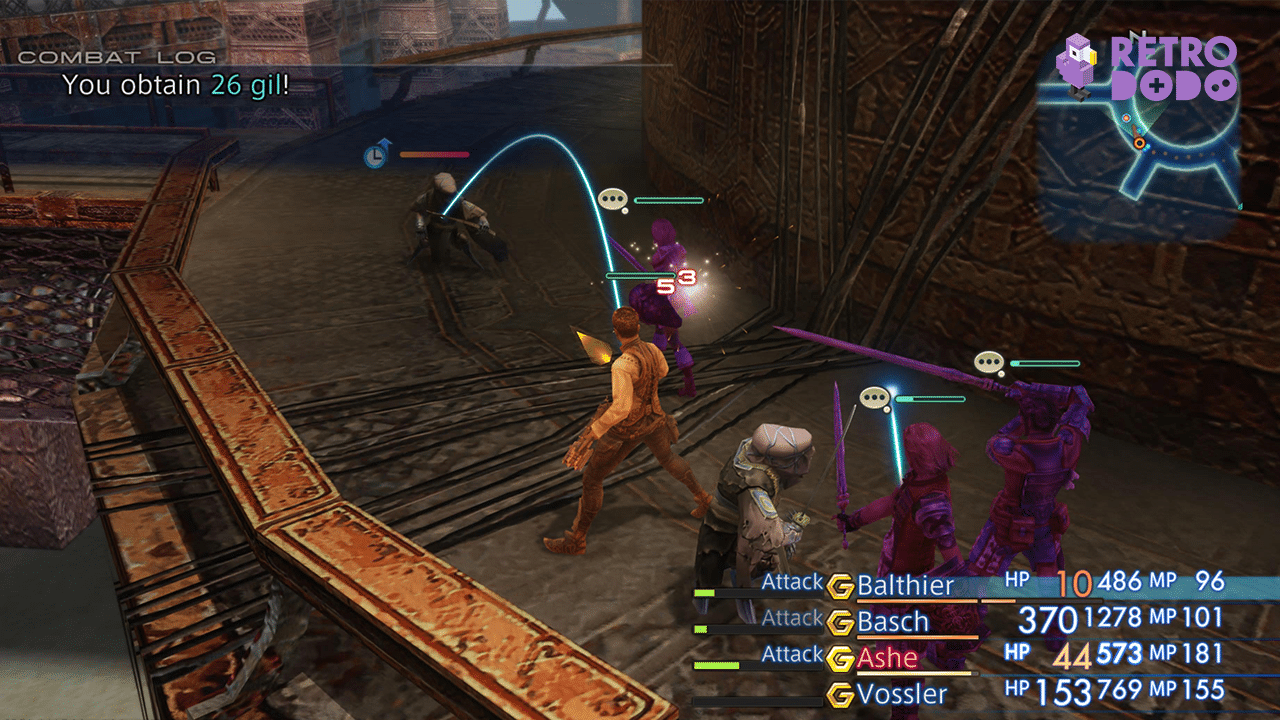Click the orange player marker on the minimap
This screenshot has height=720, width=1280.
point(1139,143)
